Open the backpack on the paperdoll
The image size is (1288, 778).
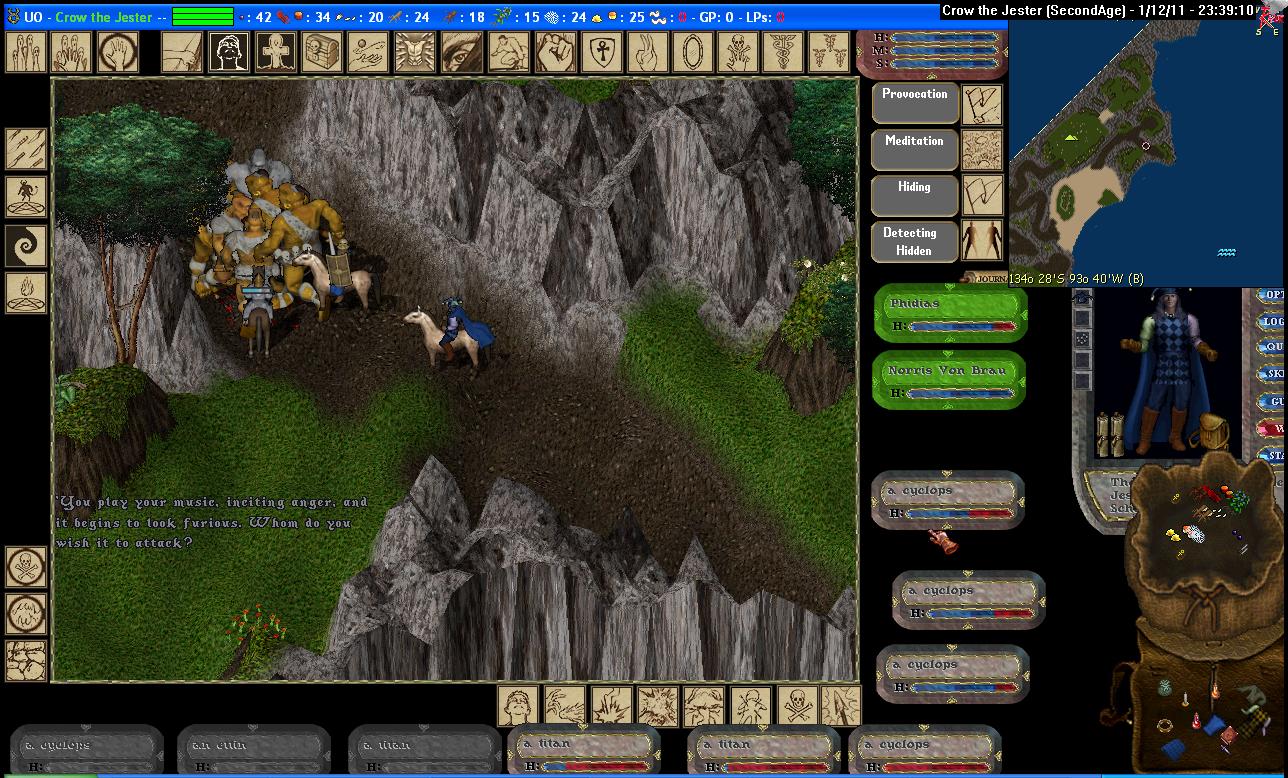1213,430
